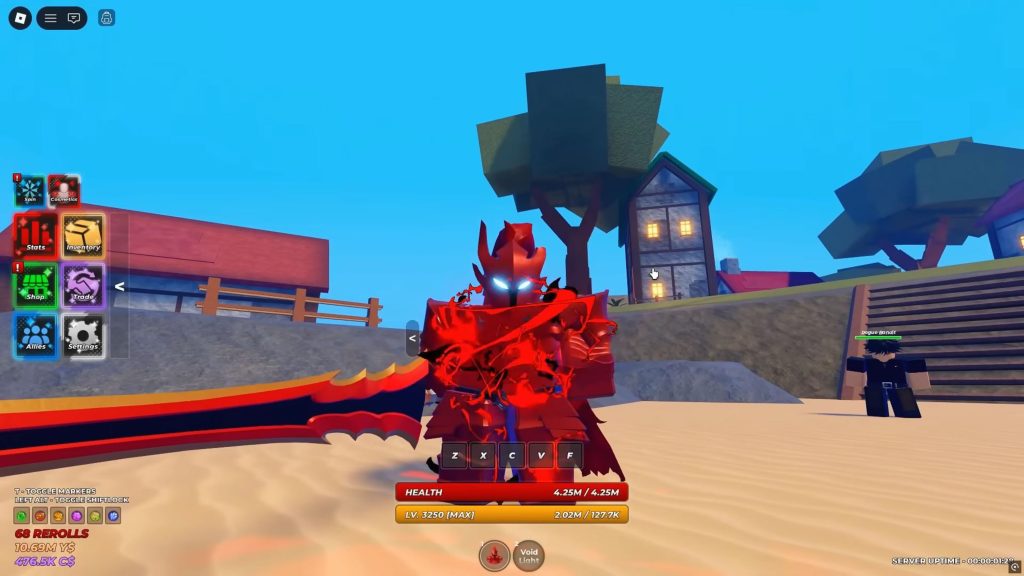Screen dimensions: 1024x576
Task: Open the Cosmetics menu
Action: pyautogui.click(x=64, y=190)
